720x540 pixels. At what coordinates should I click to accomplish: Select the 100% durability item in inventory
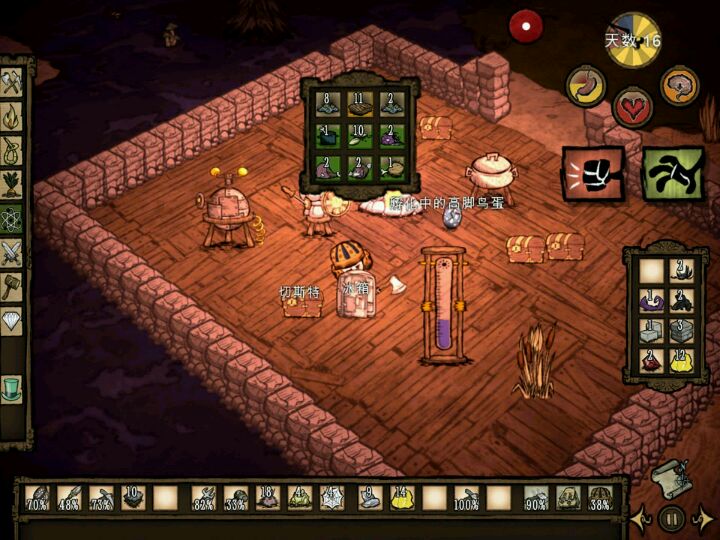coord(466,496)
